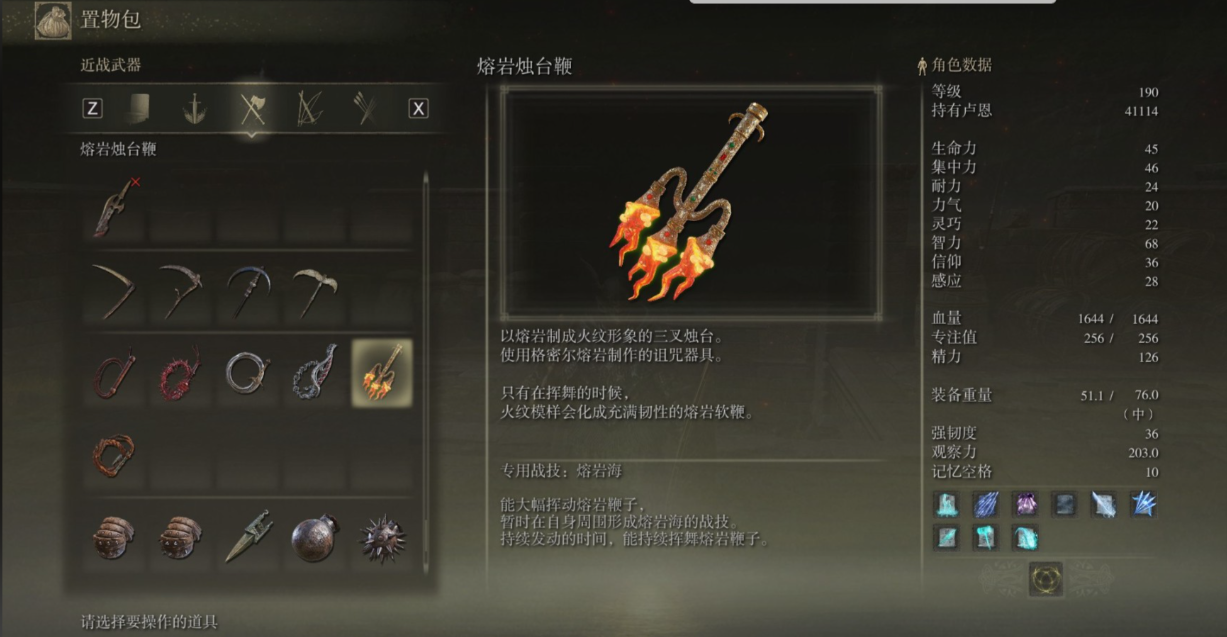The image size is (1227, 637).
Task: Choose the halberd marked with a red X
Action: click(x=116, y=206)
